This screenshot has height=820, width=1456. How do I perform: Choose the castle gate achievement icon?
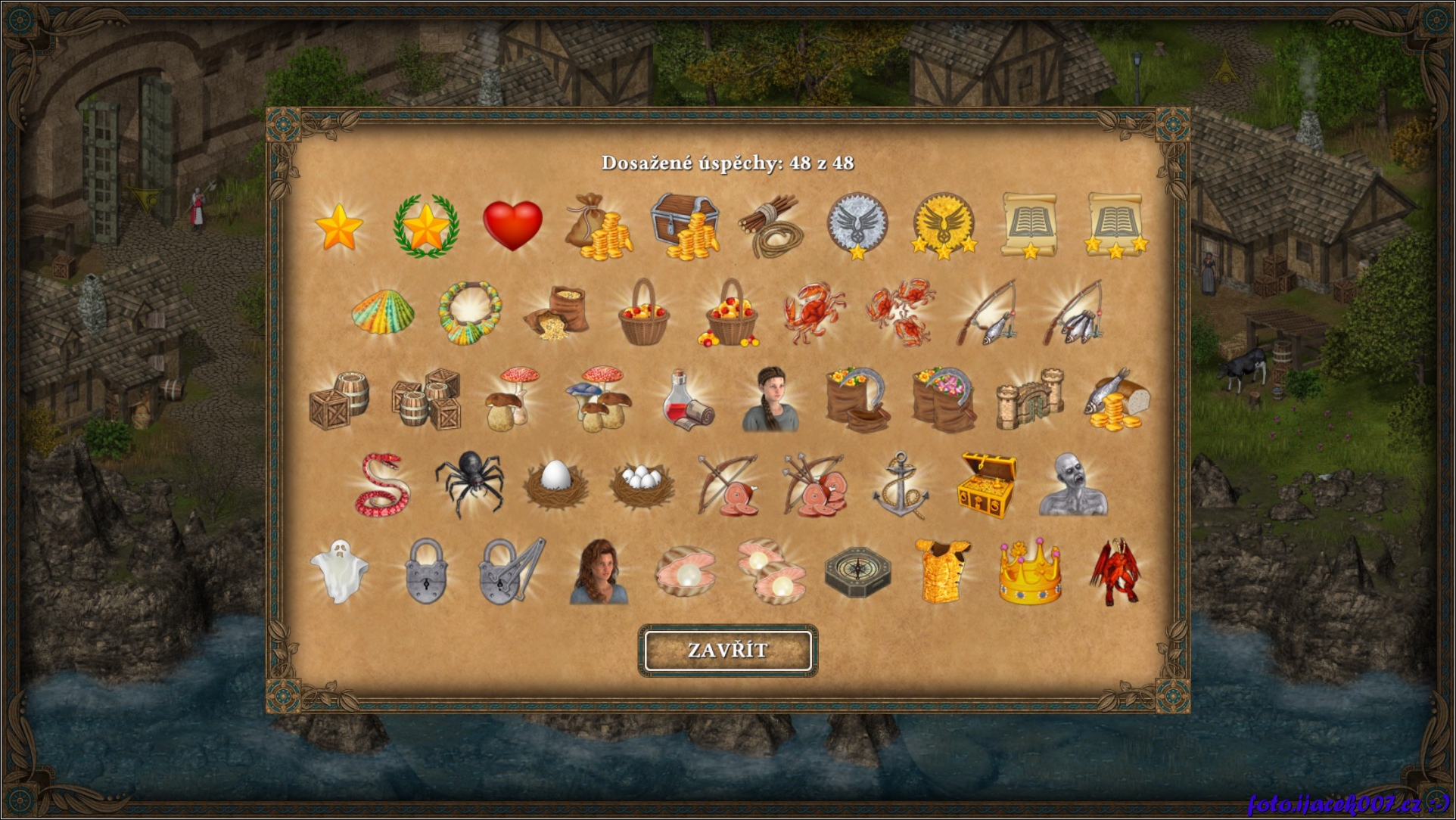(1030, 399)
